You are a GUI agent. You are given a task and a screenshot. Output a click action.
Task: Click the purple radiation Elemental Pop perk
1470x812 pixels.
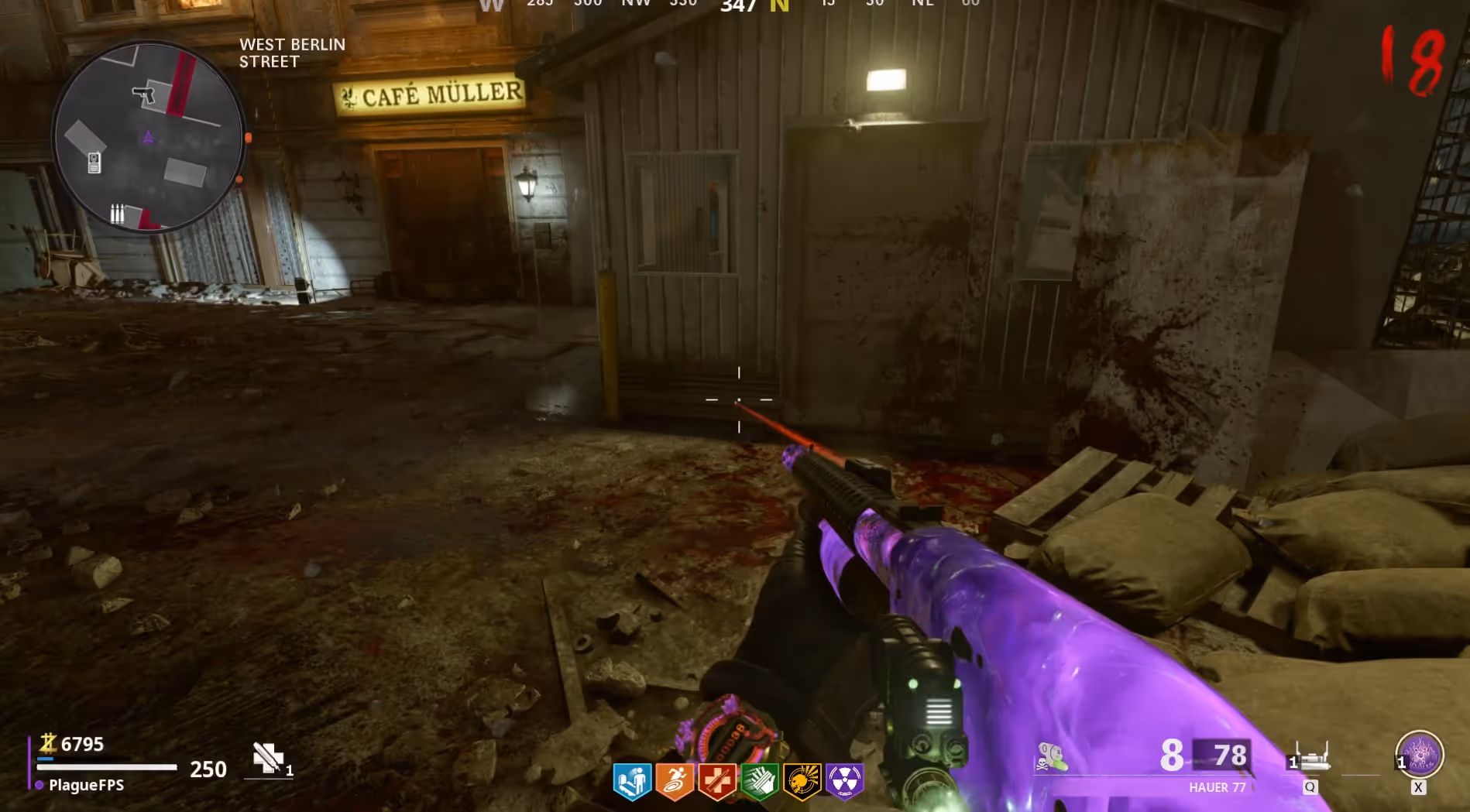pyautogui.click(x=844, y=780)
